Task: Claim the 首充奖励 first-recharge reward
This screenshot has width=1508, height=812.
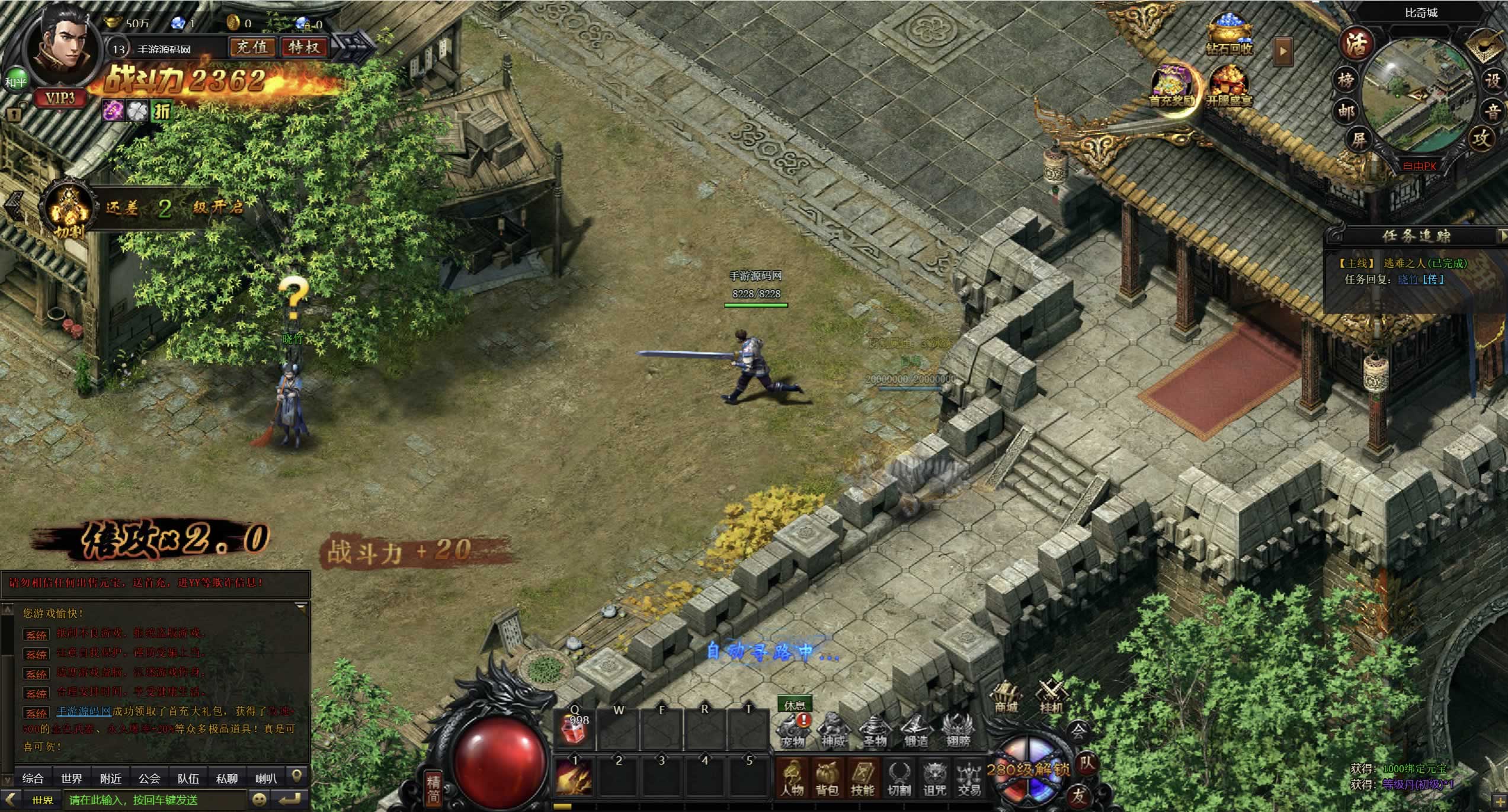Action: 1172,87
